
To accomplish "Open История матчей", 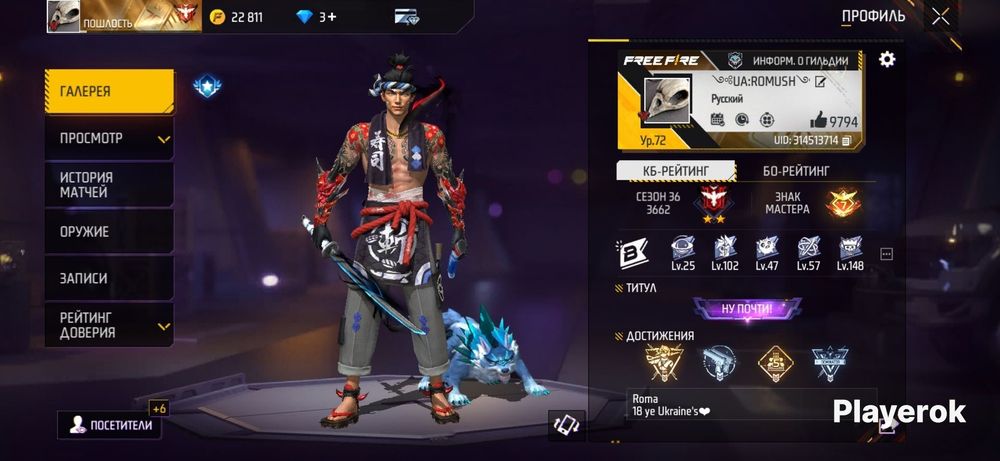I will point(109,185).
